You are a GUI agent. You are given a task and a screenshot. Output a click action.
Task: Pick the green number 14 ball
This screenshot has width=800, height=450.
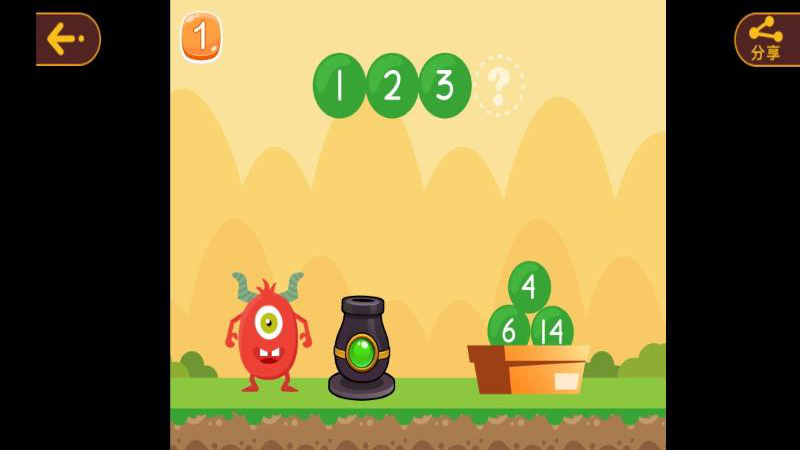(x=552, y=328)
